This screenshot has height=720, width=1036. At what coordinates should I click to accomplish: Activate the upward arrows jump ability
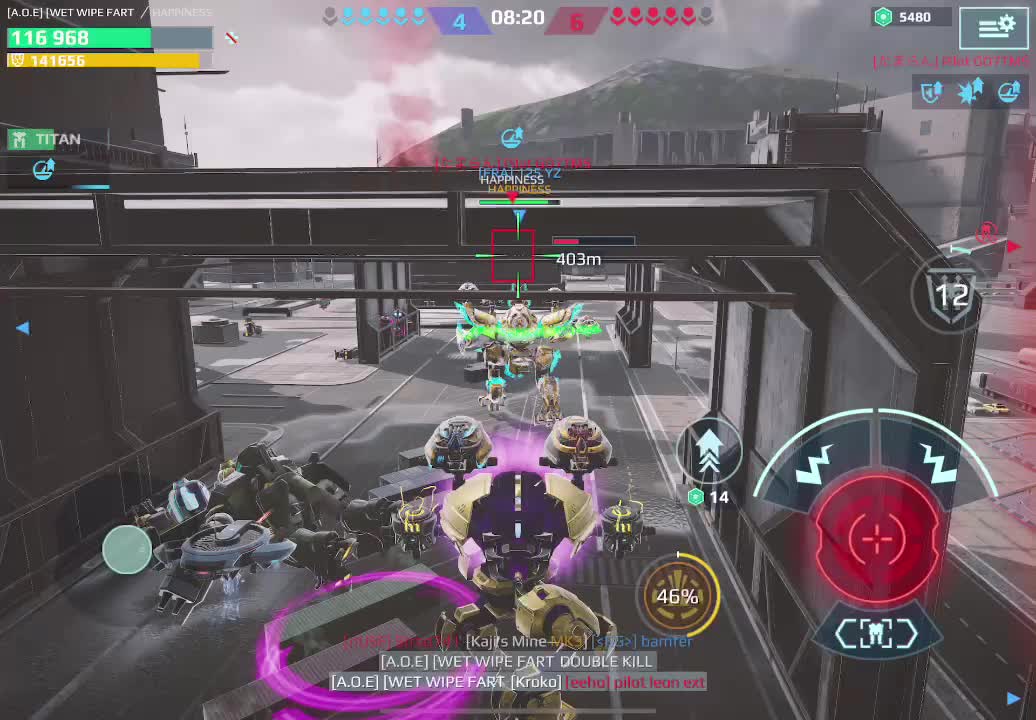tap(708, 448)
